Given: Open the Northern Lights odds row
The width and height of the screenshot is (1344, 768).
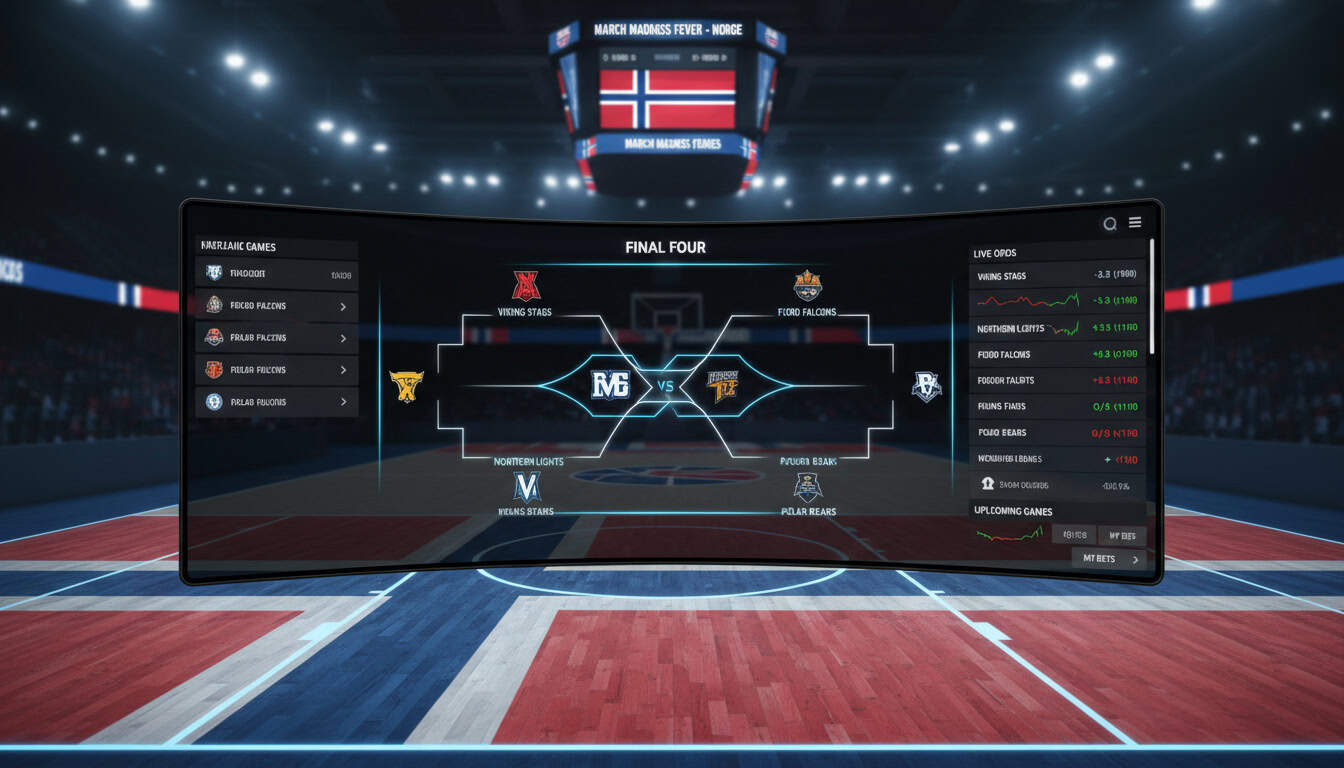Looking at the screenshot, I should coord(1057,328).
